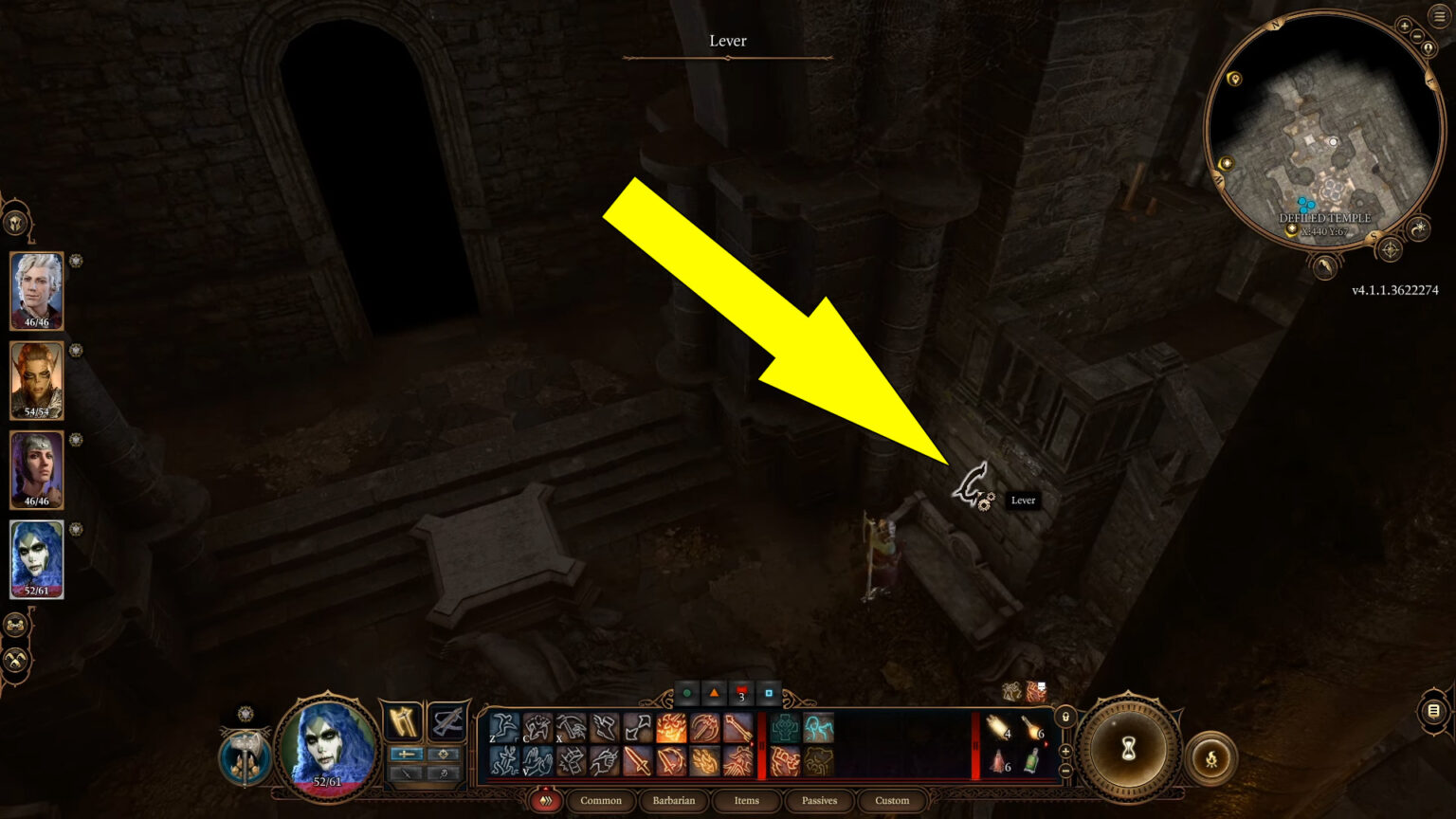This screenshot has height=819, width=1456.
Task: Open the journal icon at bottom right
Action: click(1433, 712)
